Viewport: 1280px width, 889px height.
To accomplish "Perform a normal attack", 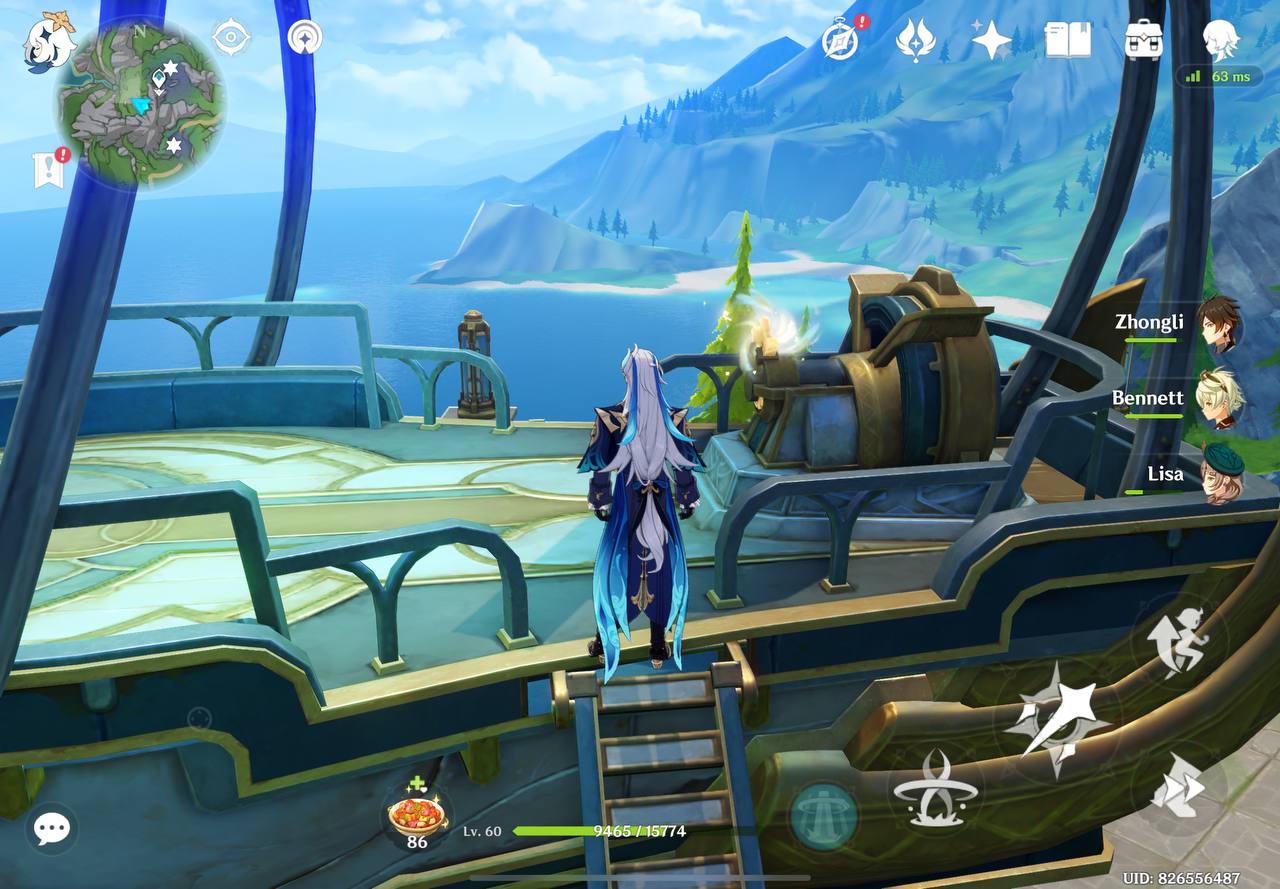I will [x=1056, y=718].
